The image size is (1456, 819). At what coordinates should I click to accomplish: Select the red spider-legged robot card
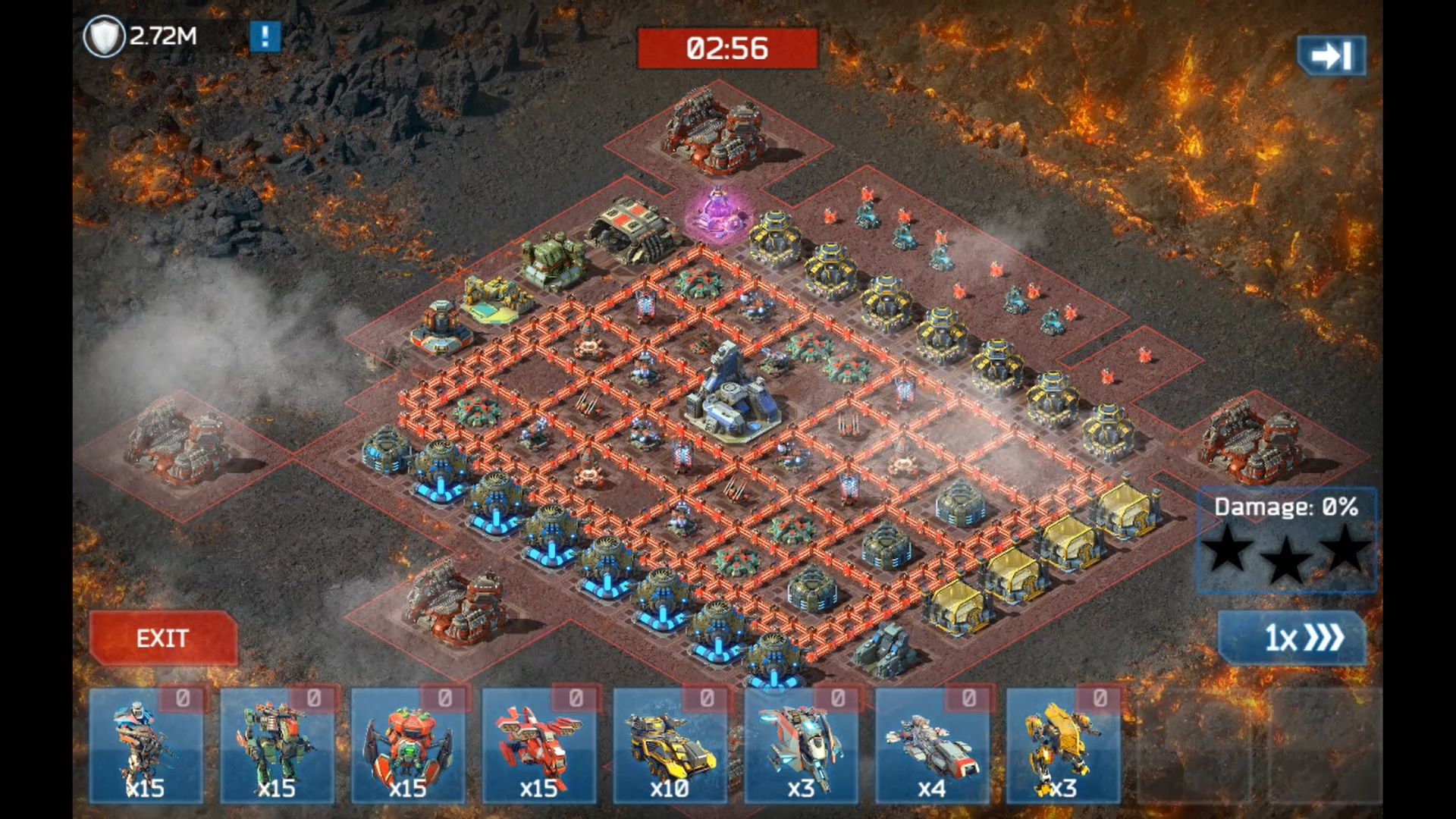[408, 746]
